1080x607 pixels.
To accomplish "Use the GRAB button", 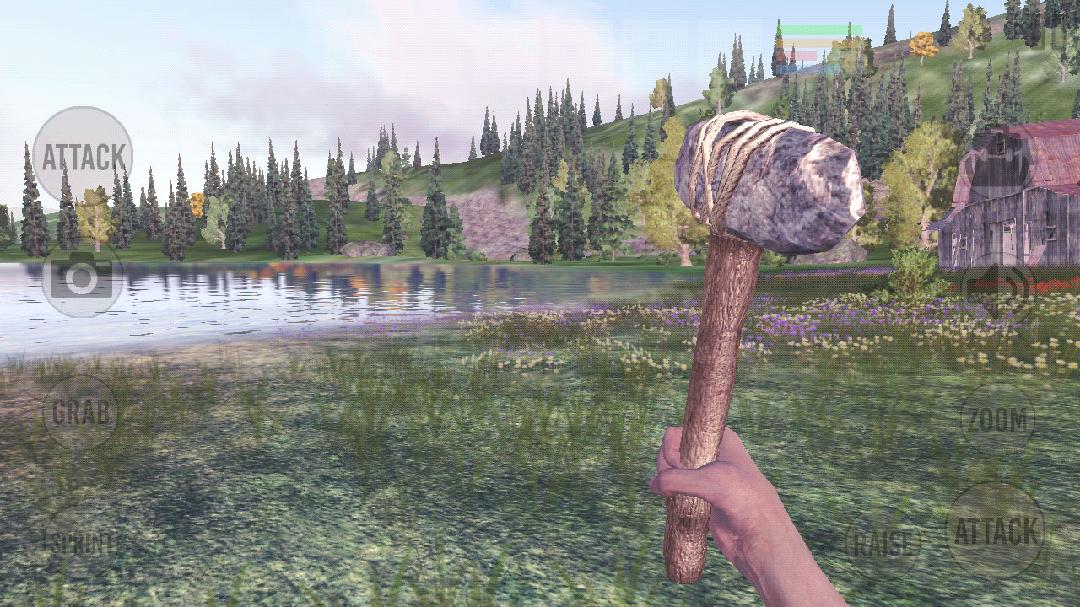I will coord(81,412).
